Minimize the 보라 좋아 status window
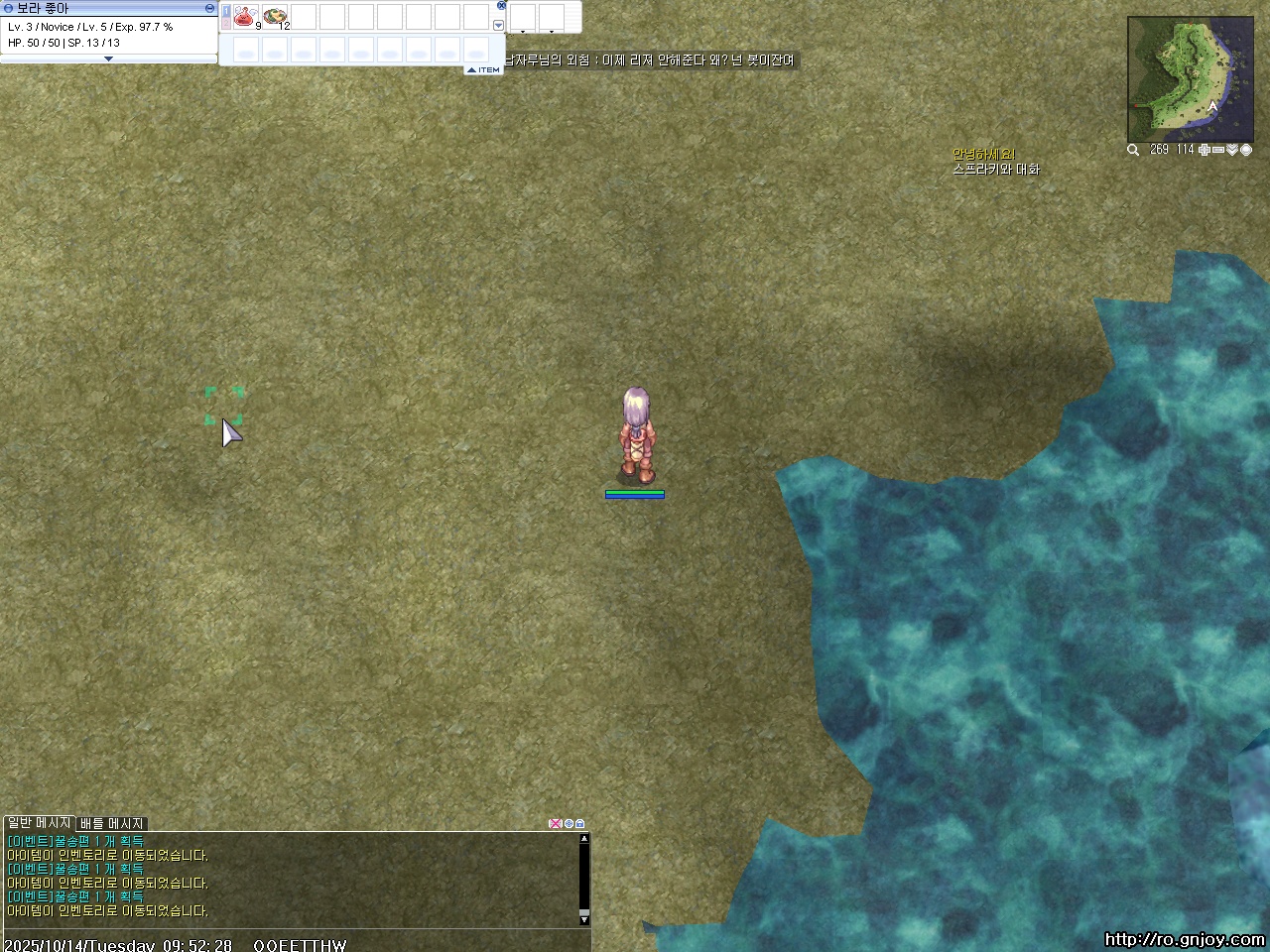1270x952 pixels. tap(209, 8)
